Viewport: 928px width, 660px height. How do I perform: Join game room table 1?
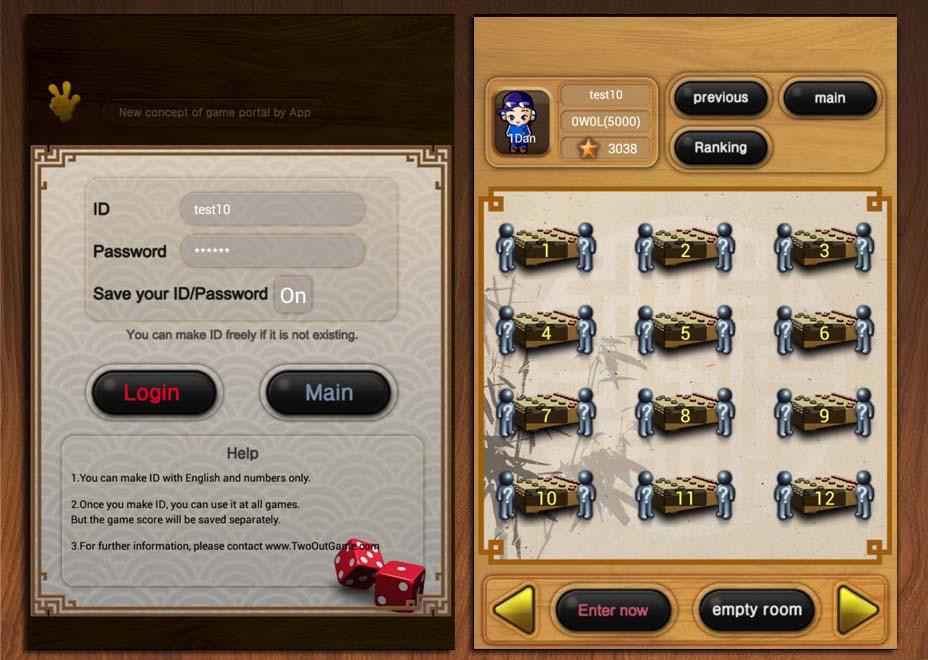(x=546, y=249)
